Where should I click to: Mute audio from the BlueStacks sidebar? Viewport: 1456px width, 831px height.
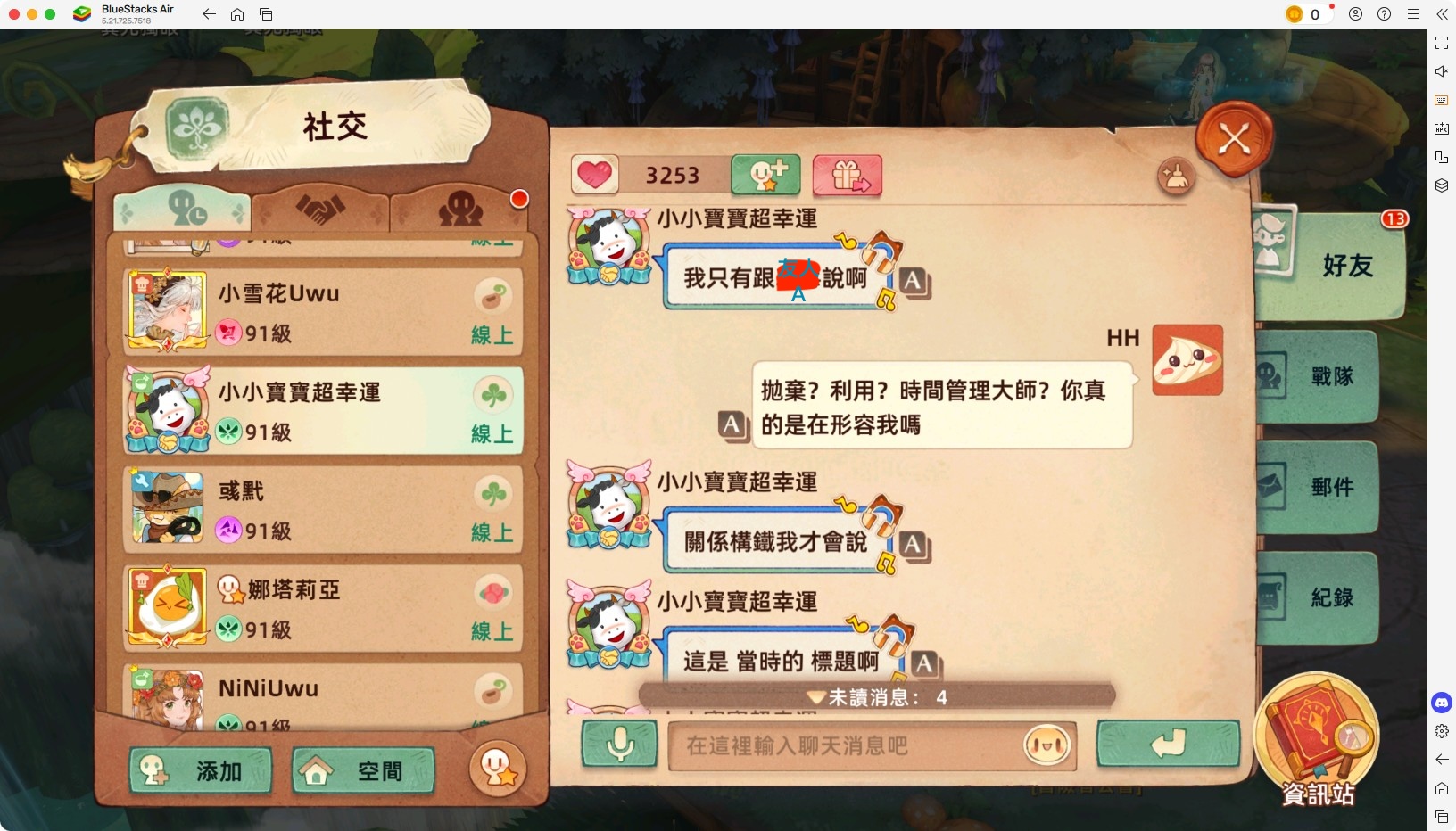1443,71
